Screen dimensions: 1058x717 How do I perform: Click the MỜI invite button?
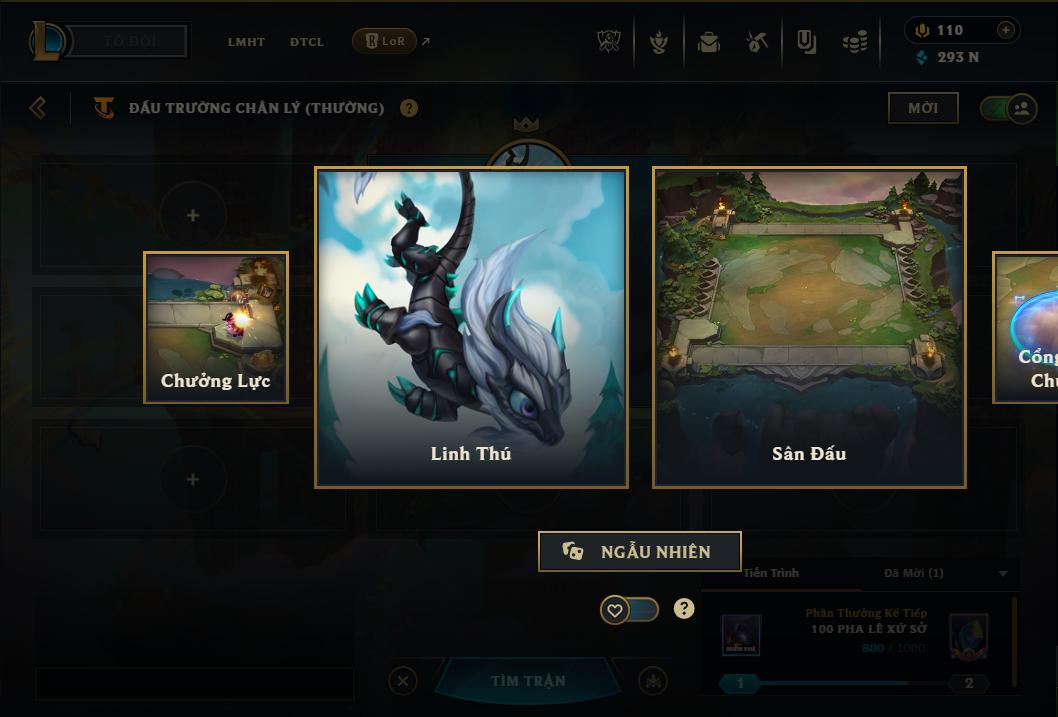[x=923, y=108]
